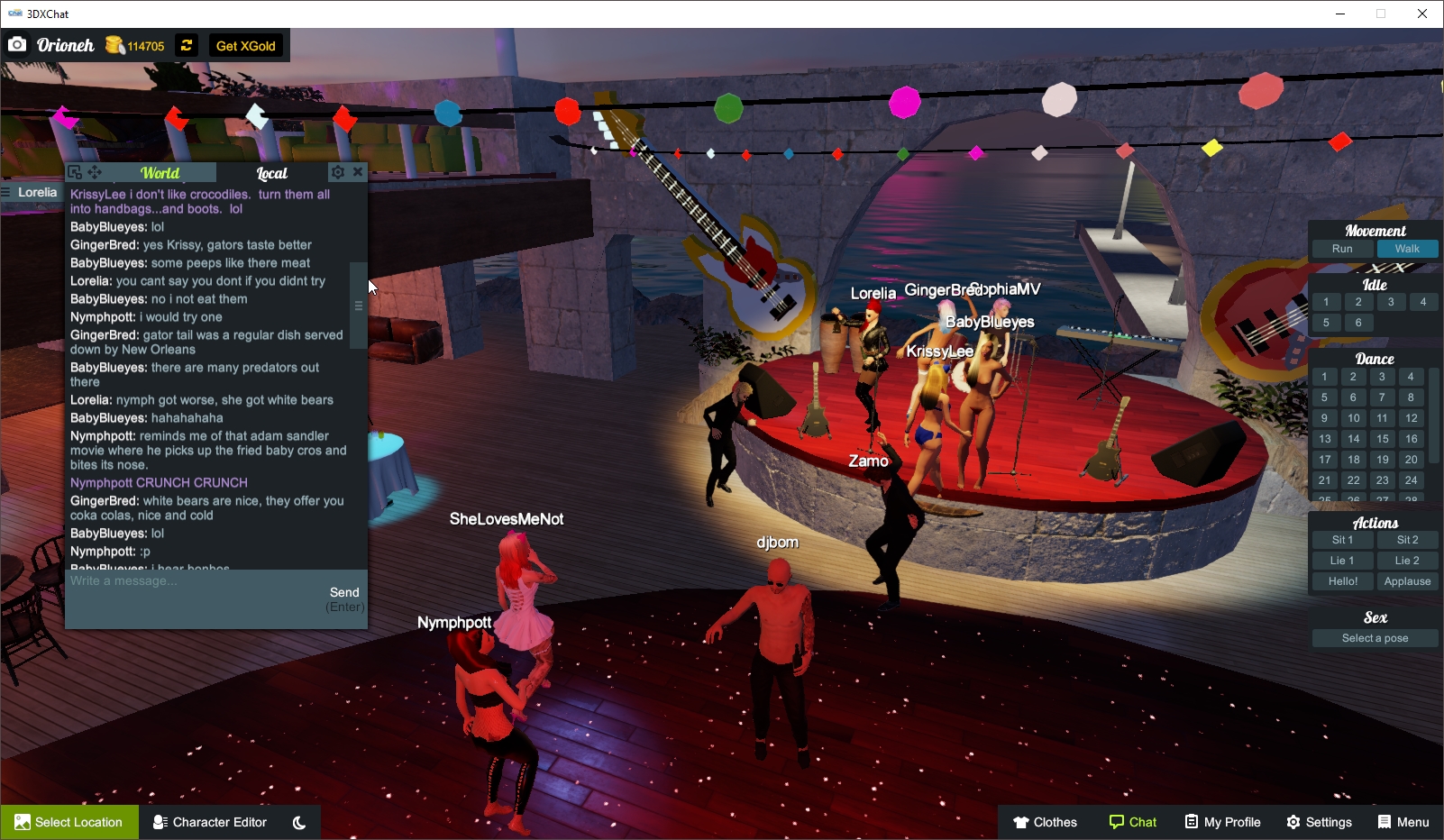Switch movement to Run
This screenshot has height=840, width=1444.
coord(1341,249)
